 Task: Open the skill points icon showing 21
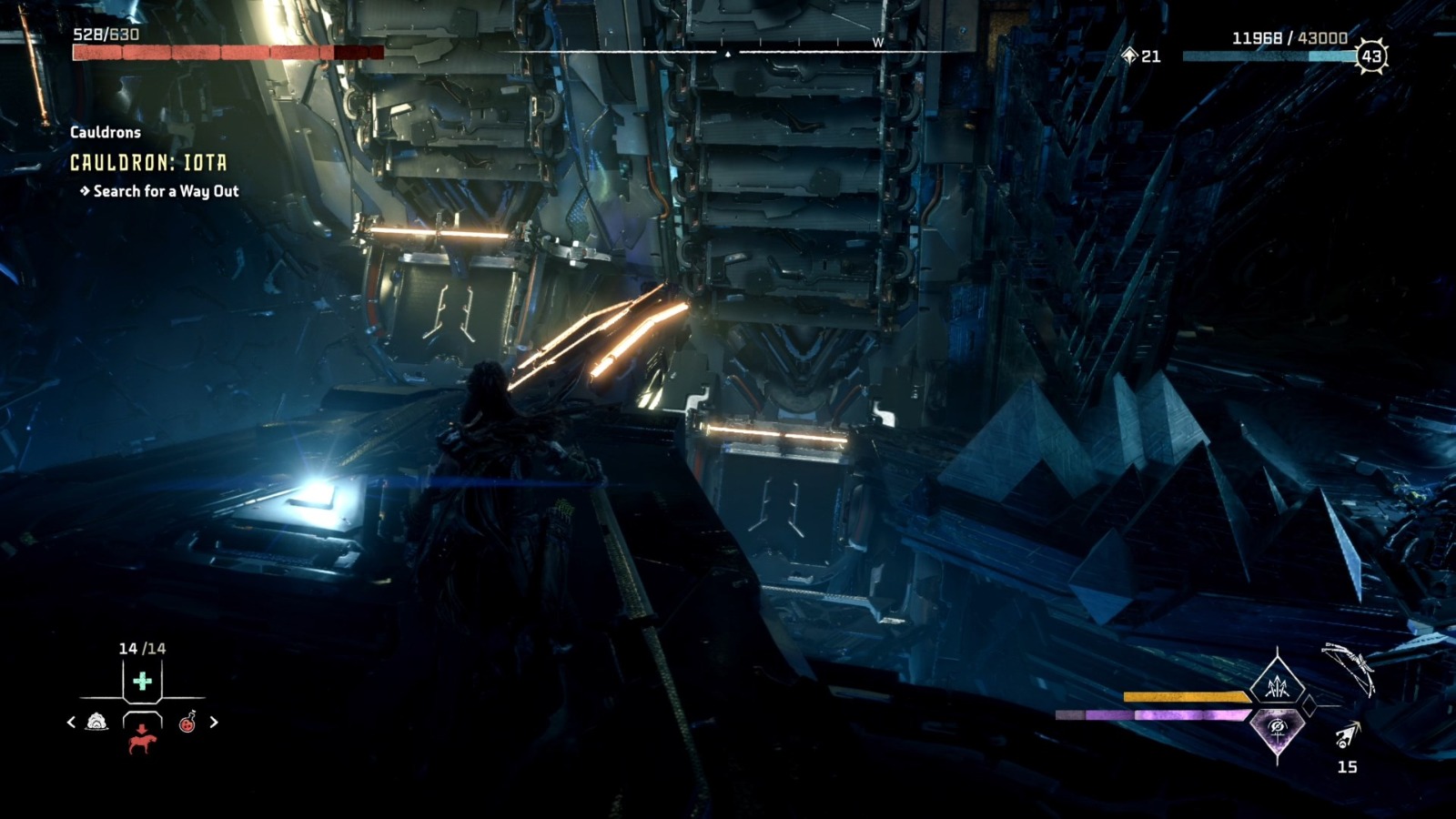coord(1136,56)
